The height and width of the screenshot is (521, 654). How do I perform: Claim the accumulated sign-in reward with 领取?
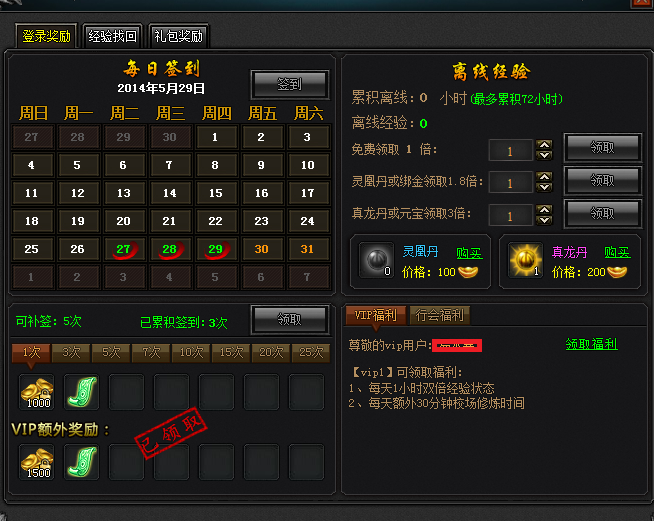289,319
